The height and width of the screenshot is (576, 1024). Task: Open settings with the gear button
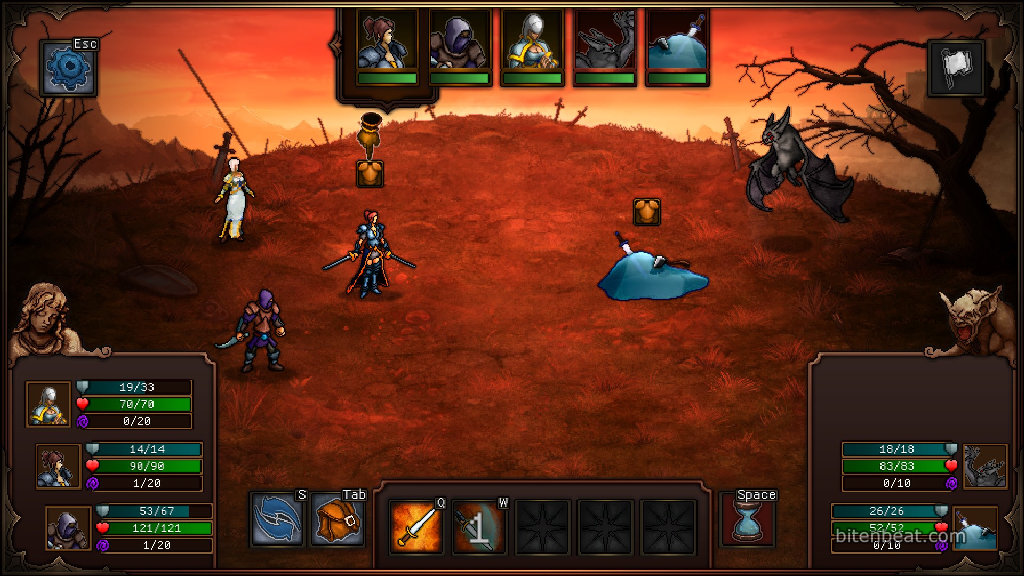tap(68, 68)
